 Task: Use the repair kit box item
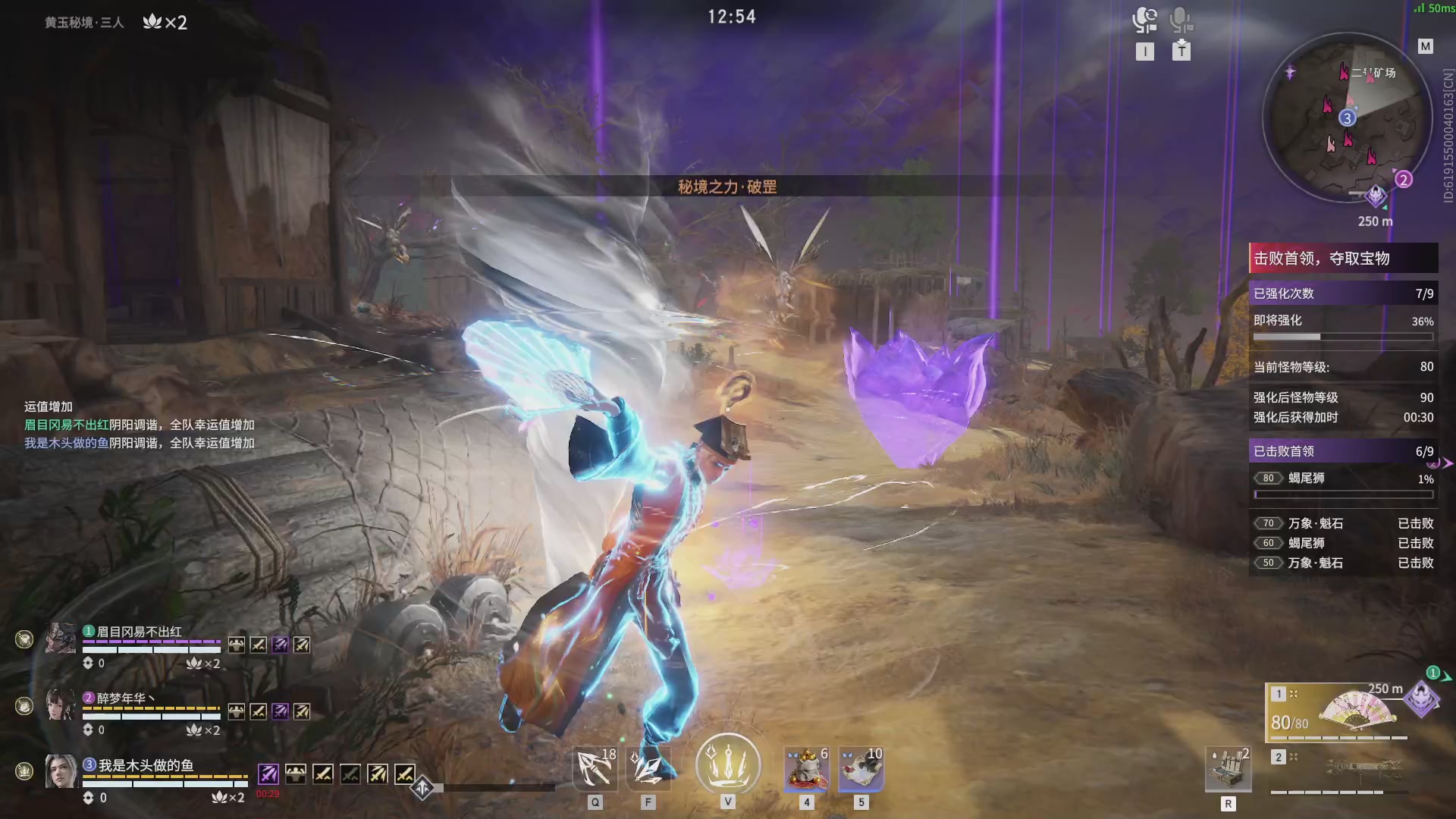(x=1228, y=768)
